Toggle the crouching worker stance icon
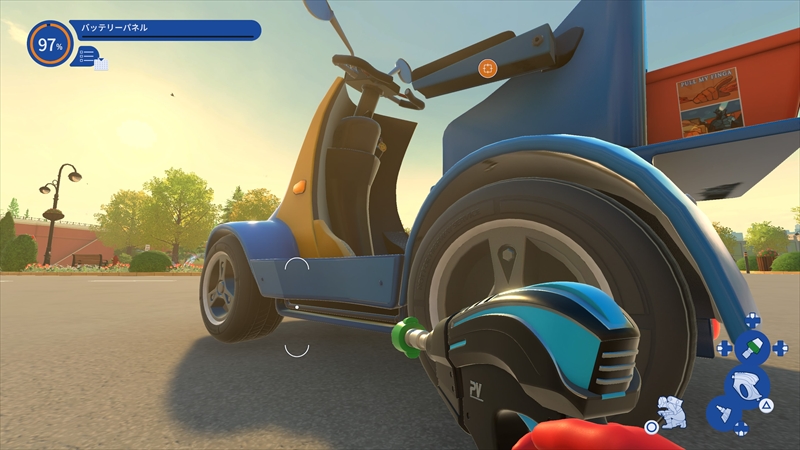This screenshot has height=450, width=800. point(672,410)
